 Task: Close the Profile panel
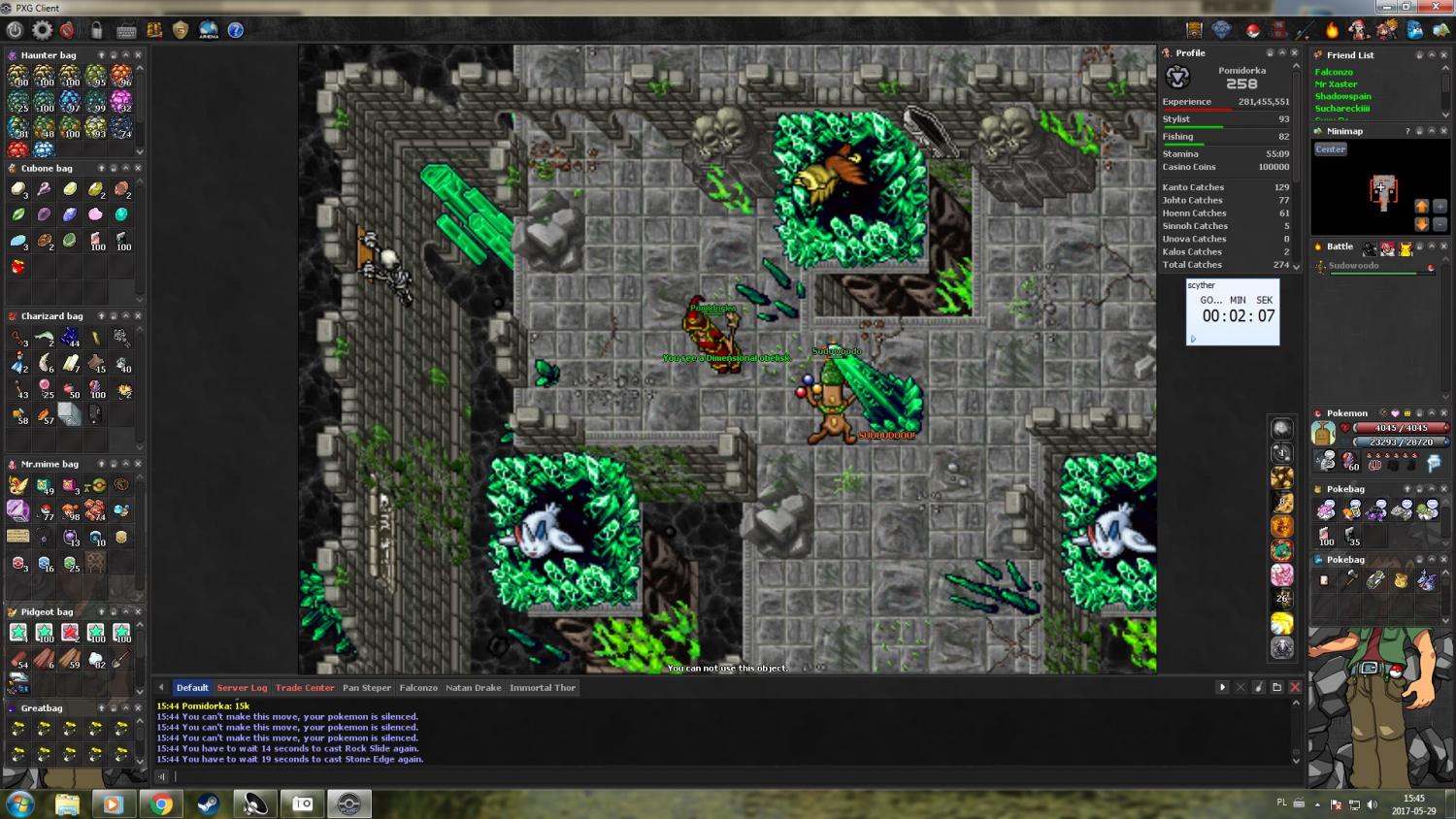tap(1294, 53)
